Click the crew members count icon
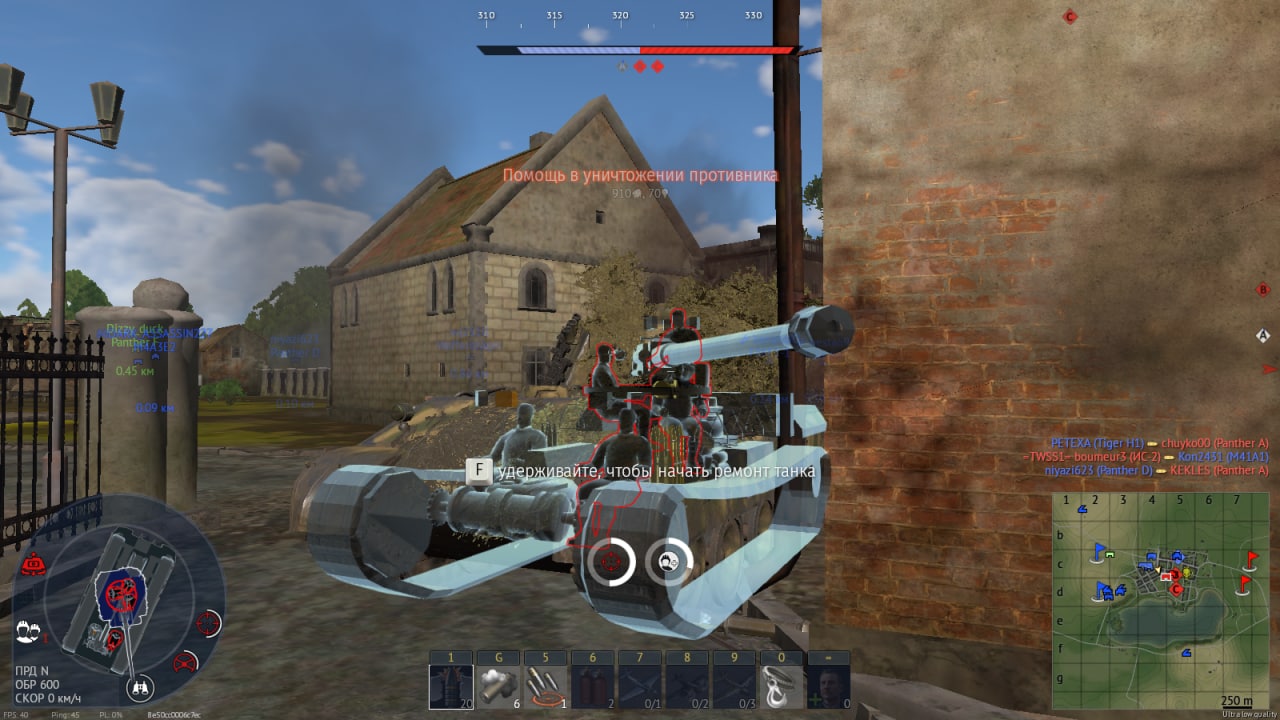The width and height of the screenshot is (1280, 720). pyautogui.click(x=28, y=632)
